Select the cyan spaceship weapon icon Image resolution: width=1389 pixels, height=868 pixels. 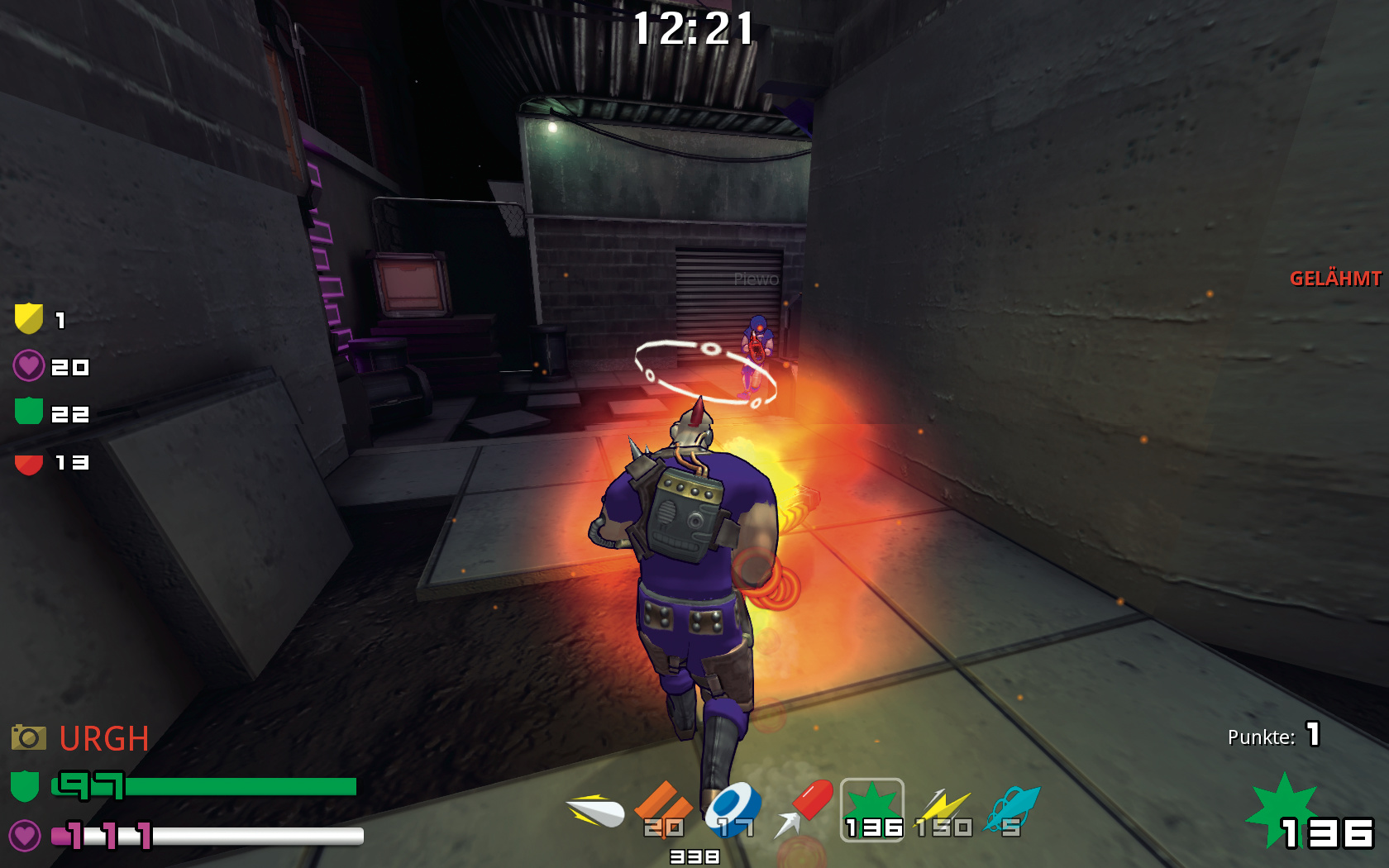[1013, 809]
